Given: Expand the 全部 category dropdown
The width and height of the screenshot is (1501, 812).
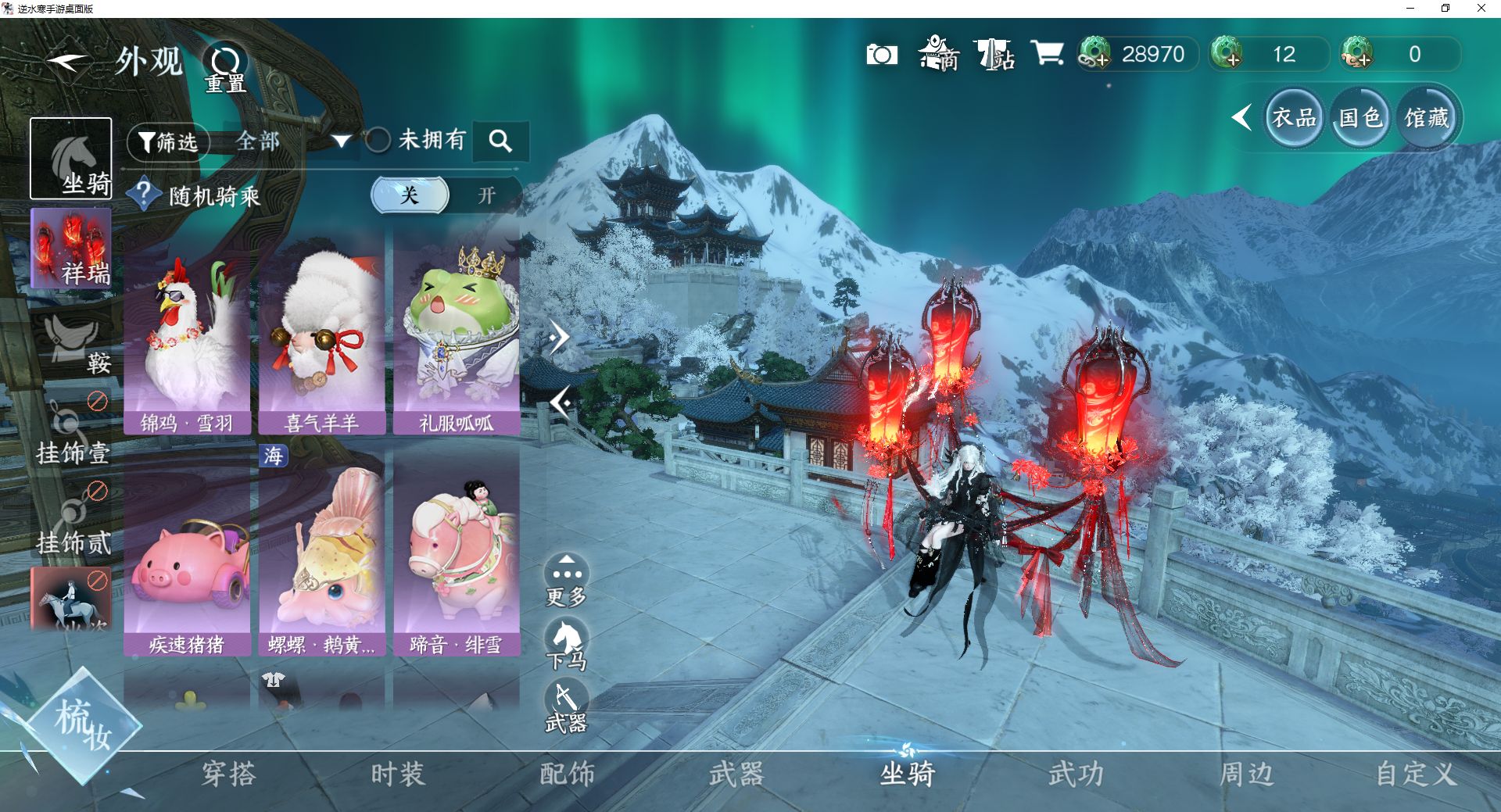Looking at the screenshot, I should (x=341, y=141).
